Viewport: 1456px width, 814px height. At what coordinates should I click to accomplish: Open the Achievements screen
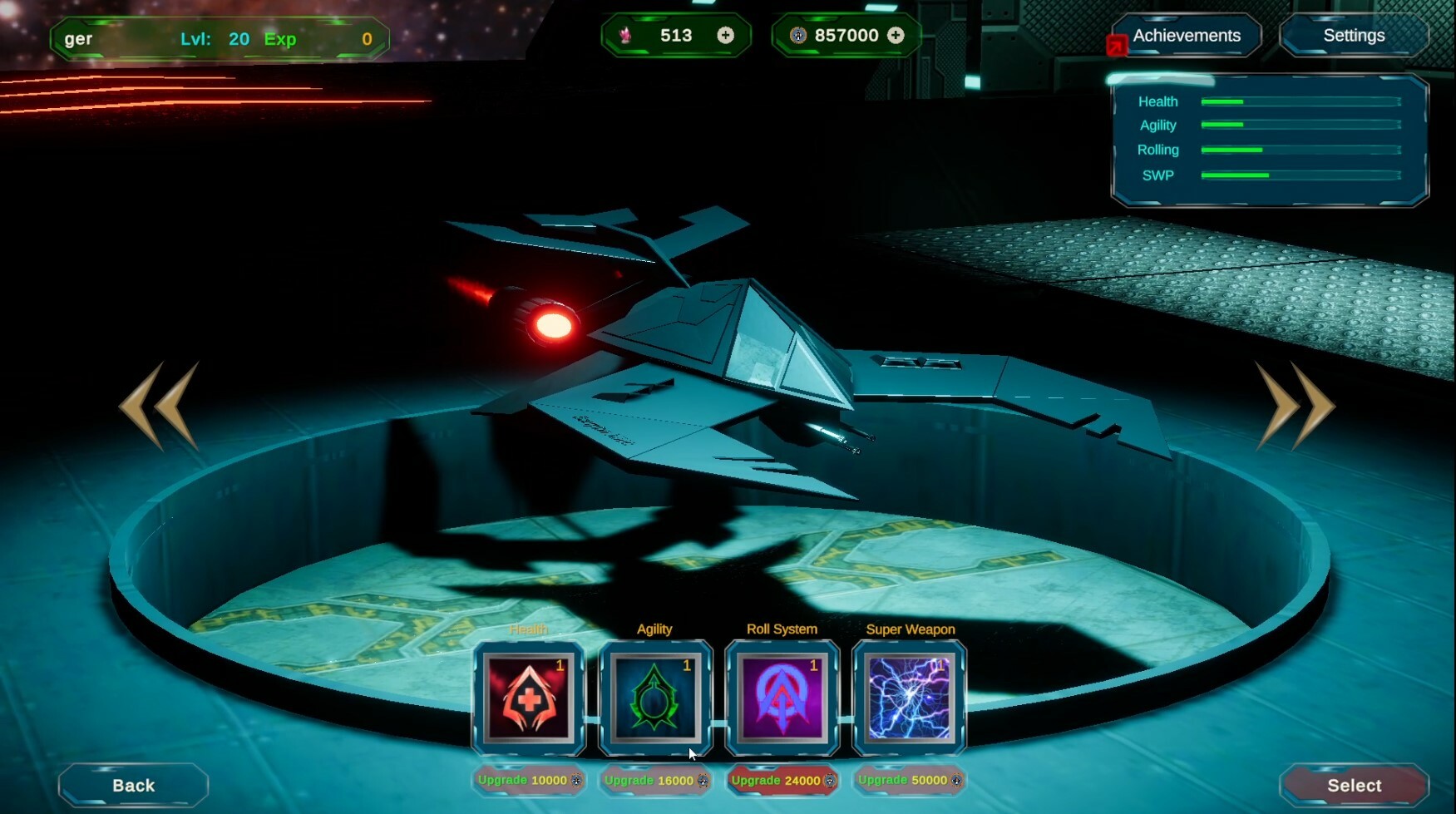pyautogui.click(x=1186, y=35)
